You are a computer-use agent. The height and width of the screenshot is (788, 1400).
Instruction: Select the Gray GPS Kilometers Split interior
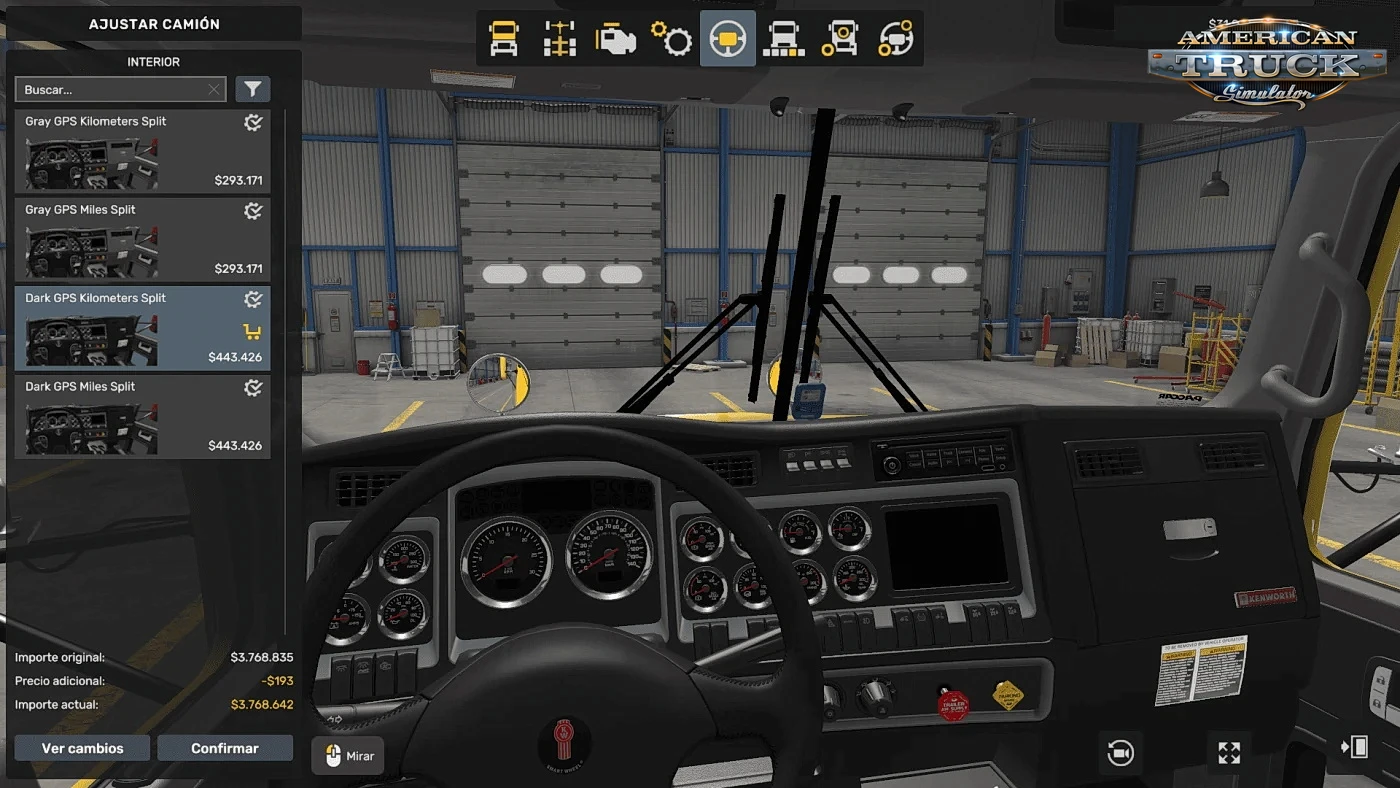click(142, 151)
